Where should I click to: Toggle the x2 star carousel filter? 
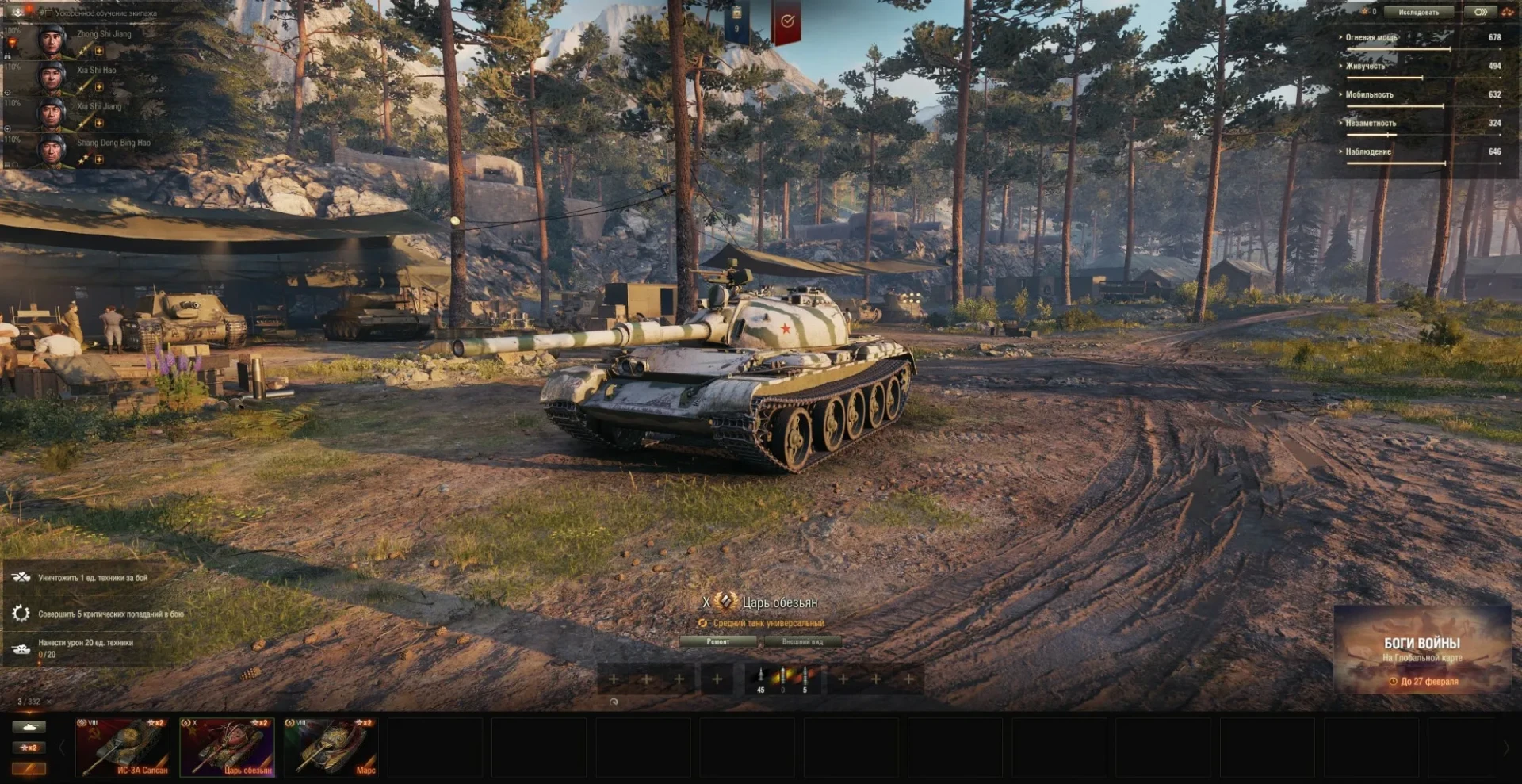[x=29, y=748]
